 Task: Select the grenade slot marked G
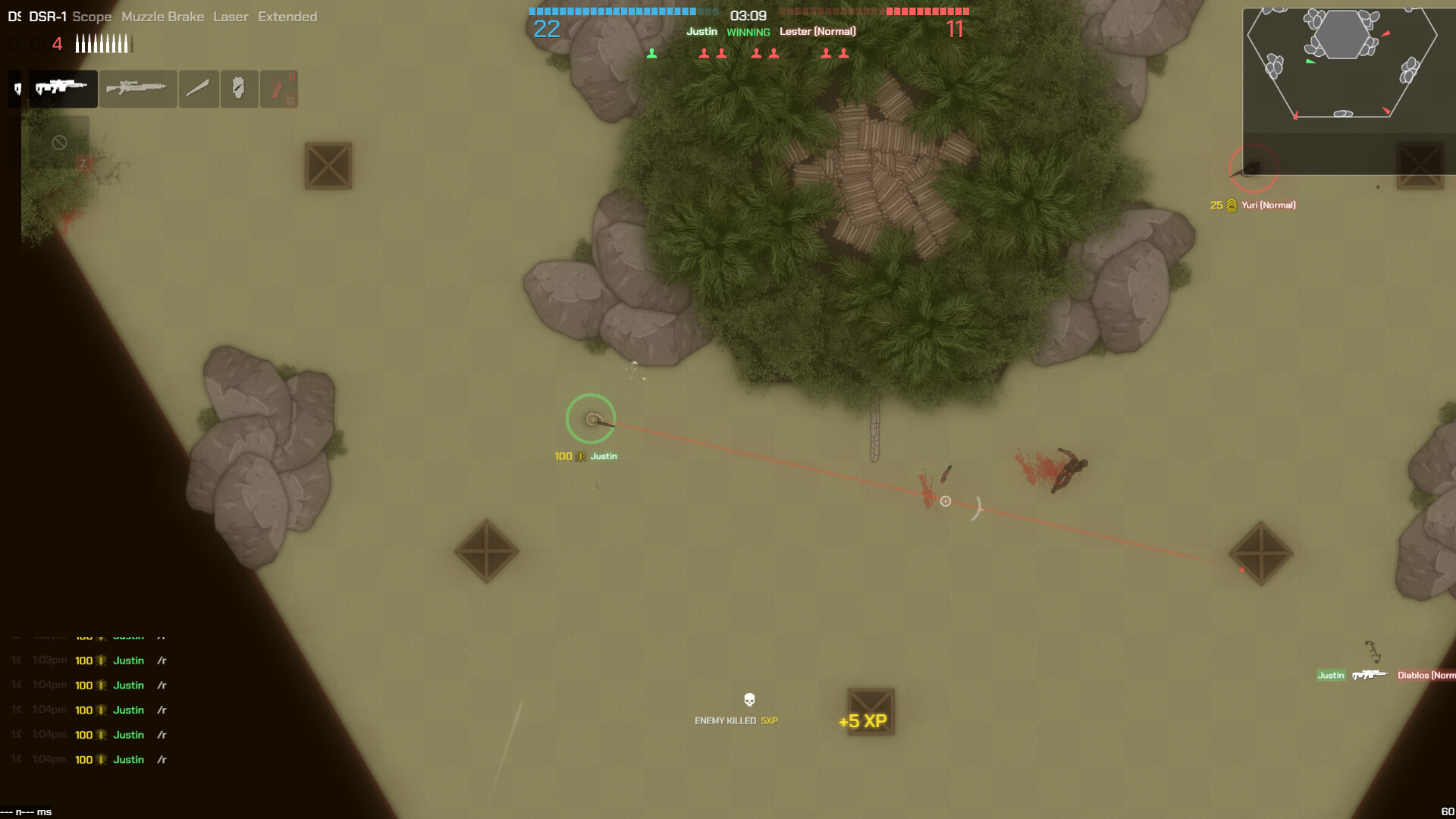(278, 89)
